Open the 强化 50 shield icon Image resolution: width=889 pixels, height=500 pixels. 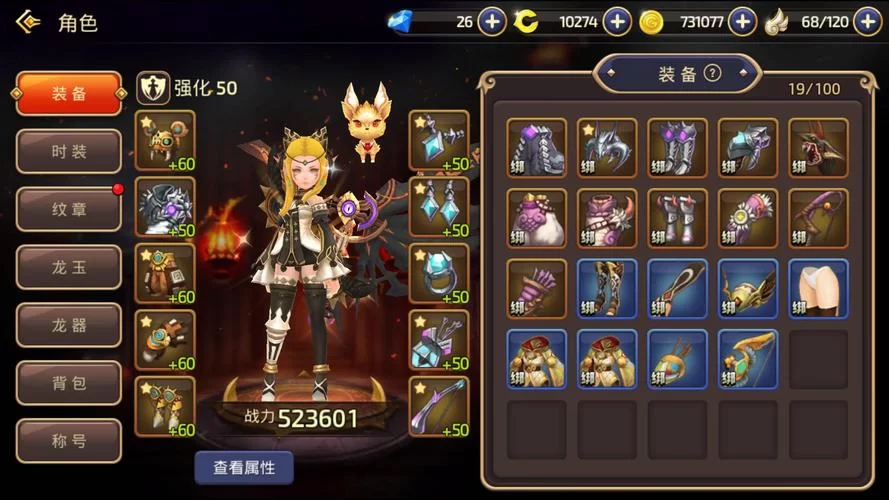[x=152, y=88]
